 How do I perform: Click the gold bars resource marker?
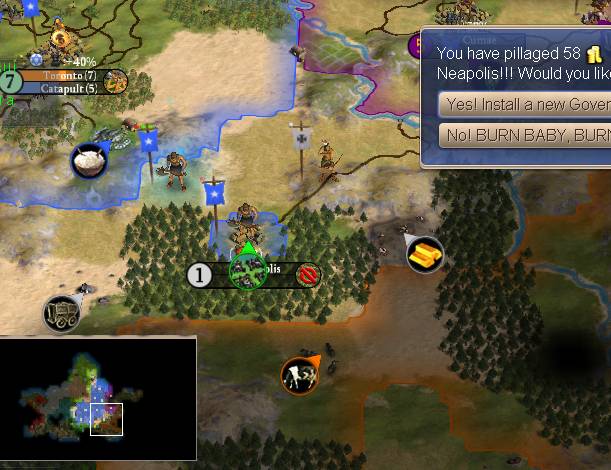coord(425,254)
